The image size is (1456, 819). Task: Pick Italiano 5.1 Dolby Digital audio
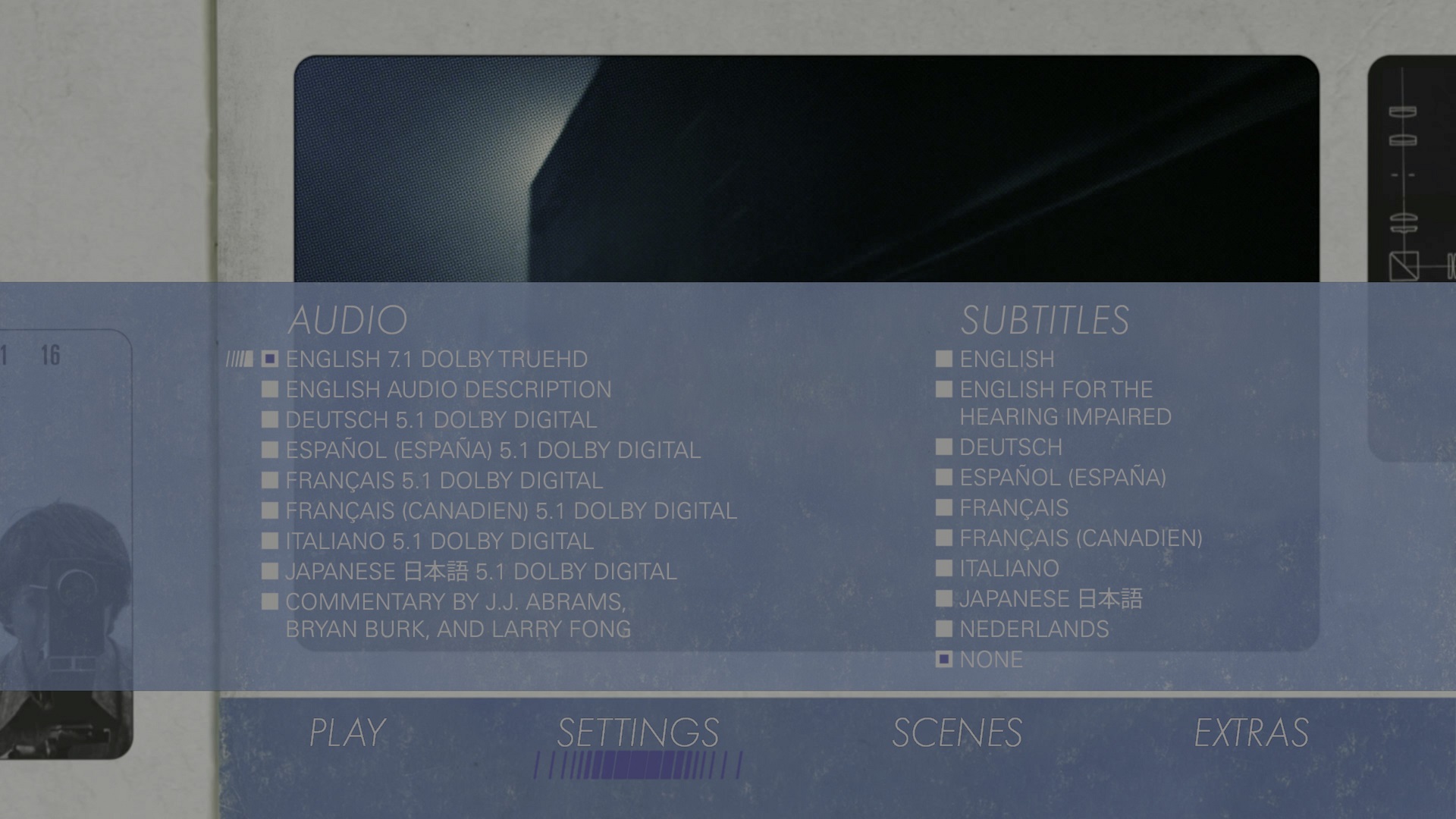(x=439, y=541)
